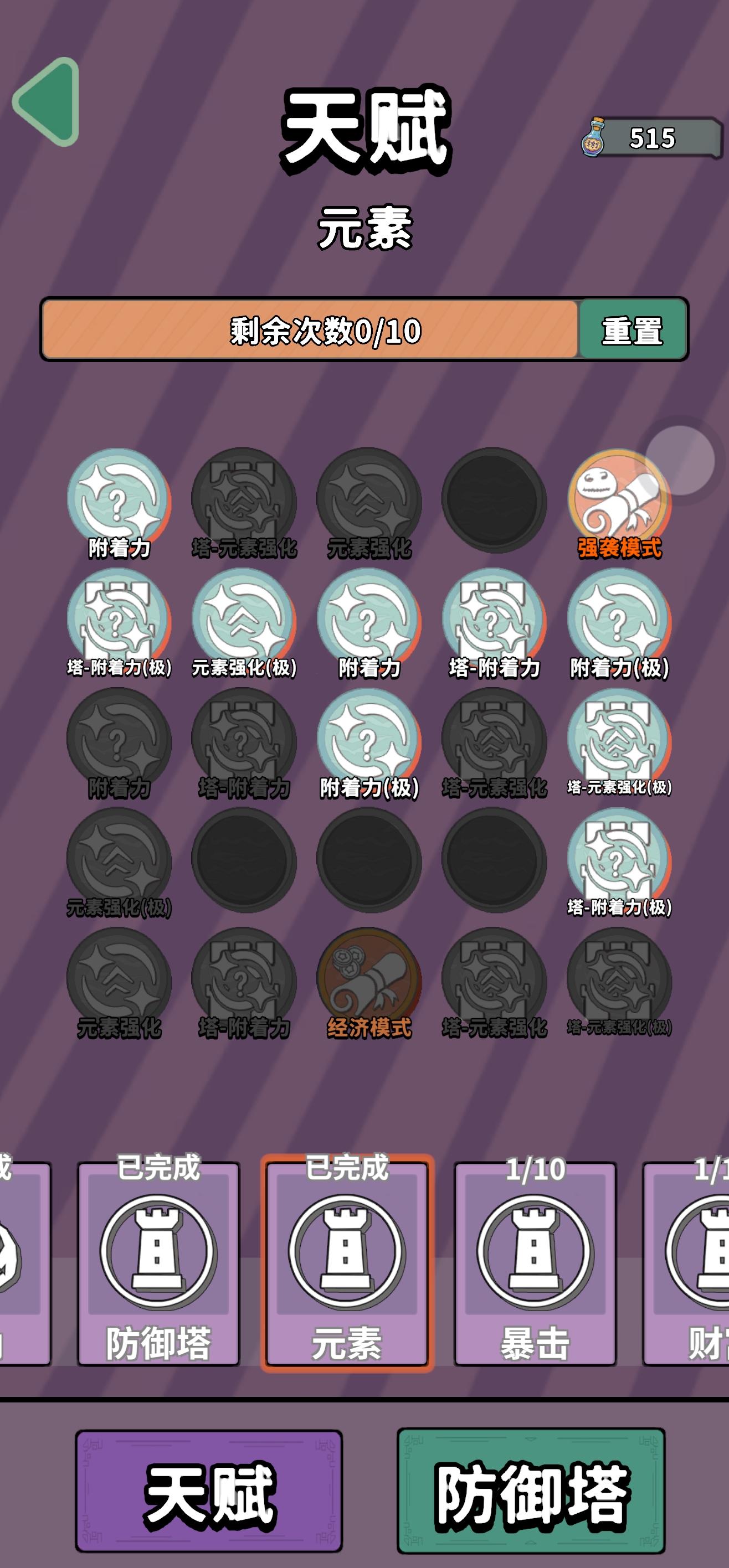729x1568 pixels.
Task: Select the 塔-附着力(极) node in fourth row
Action: click(x=618, y=868)
